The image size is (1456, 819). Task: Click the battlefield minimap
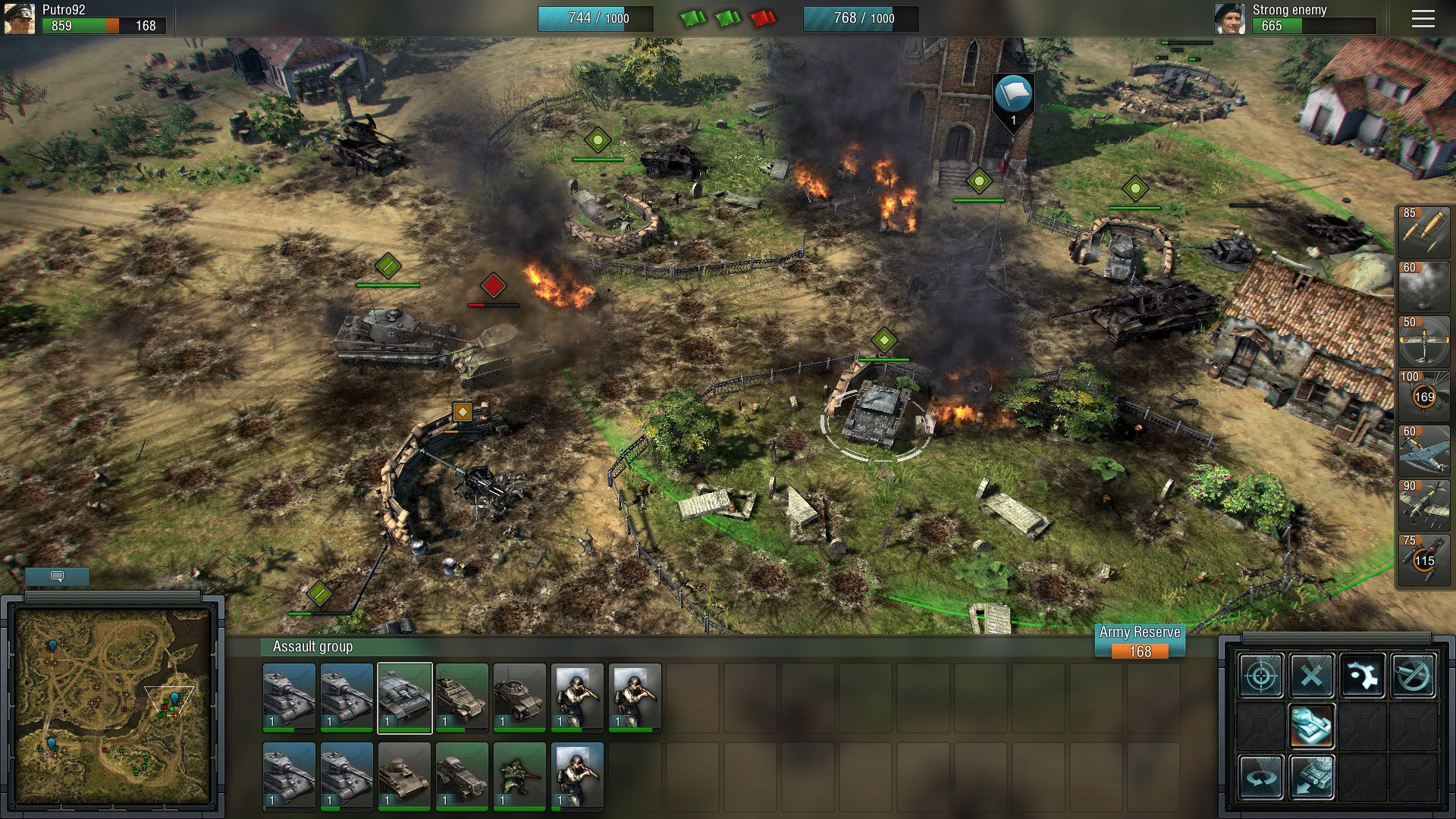click(x=112, y=705)
